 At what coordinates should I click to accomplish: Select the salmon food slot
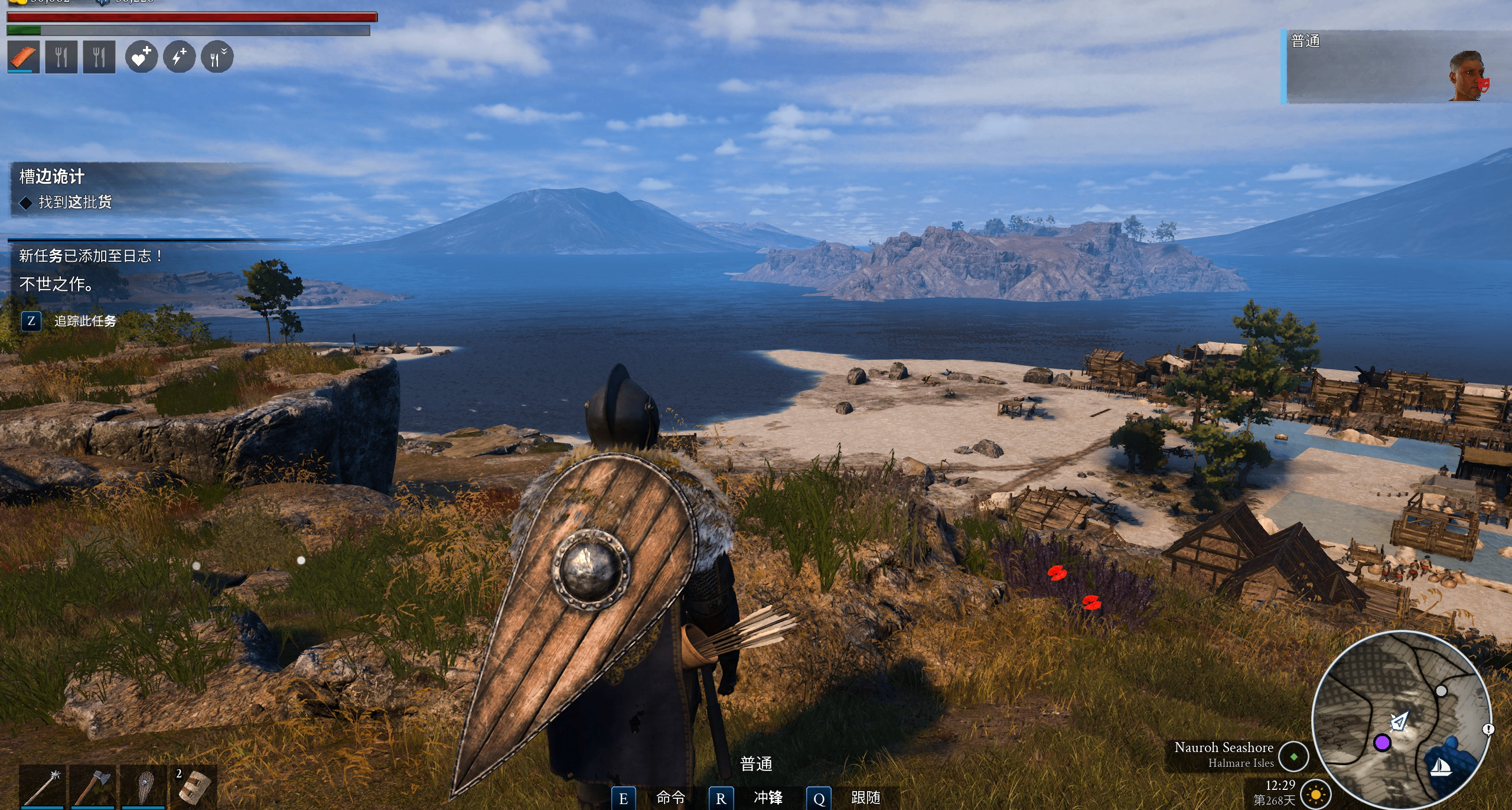pyautogui.click(x=24, y=57)
